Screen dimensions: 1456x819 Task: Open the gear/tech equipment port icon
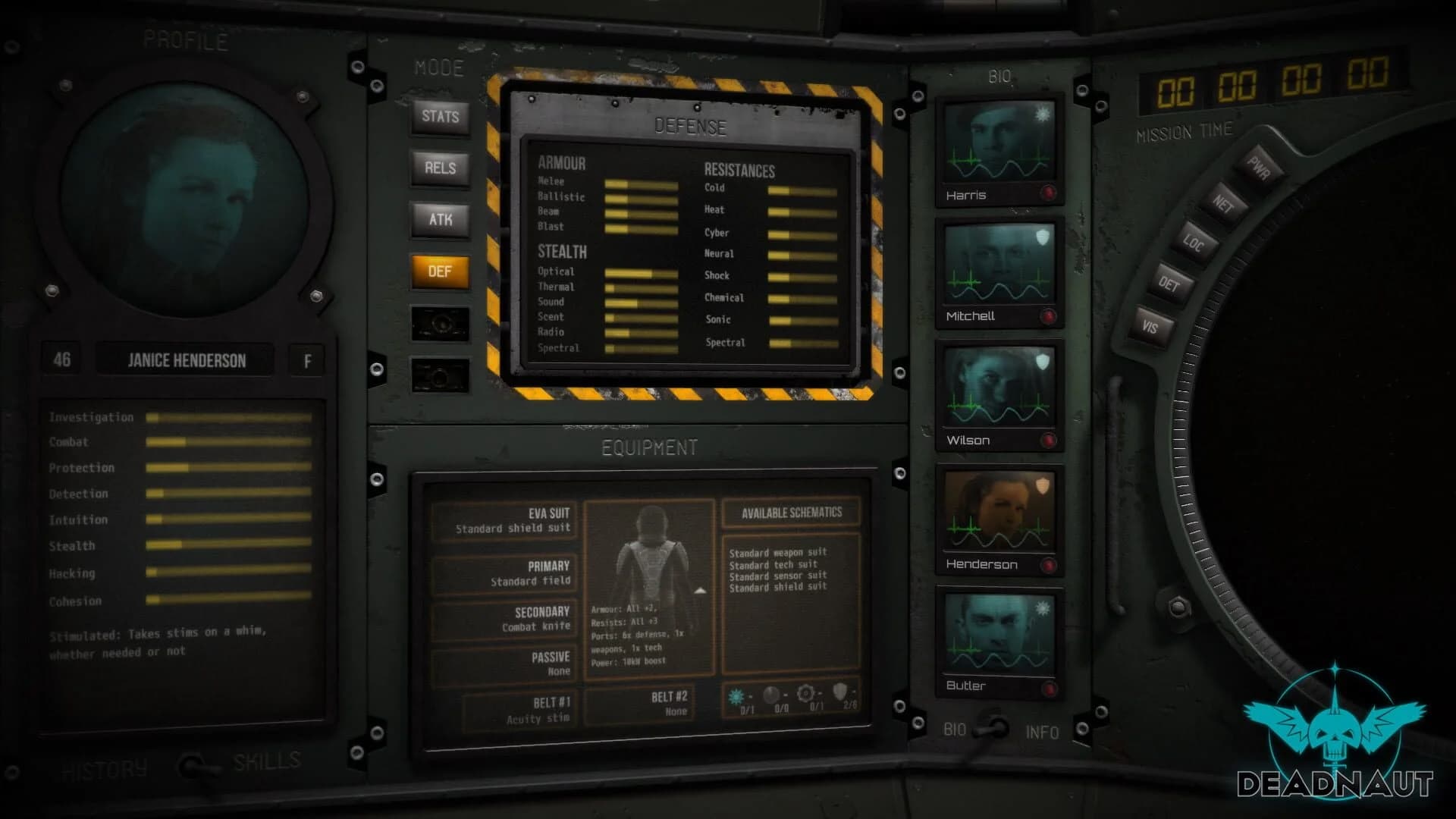(x=806, y=694)
